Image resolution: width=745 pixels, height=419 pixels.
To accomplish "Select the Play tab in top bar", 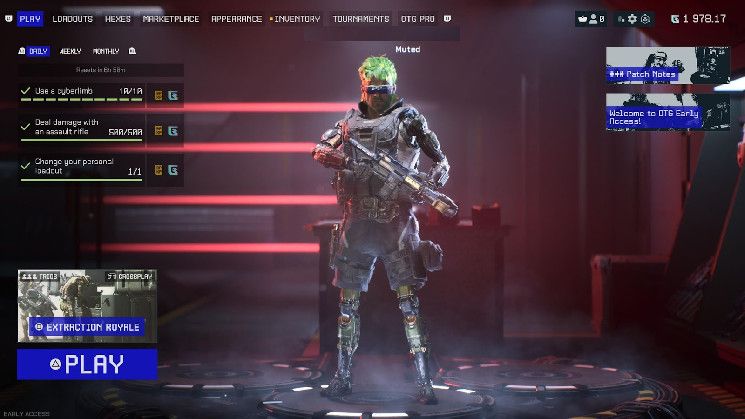I will [30, 19].
